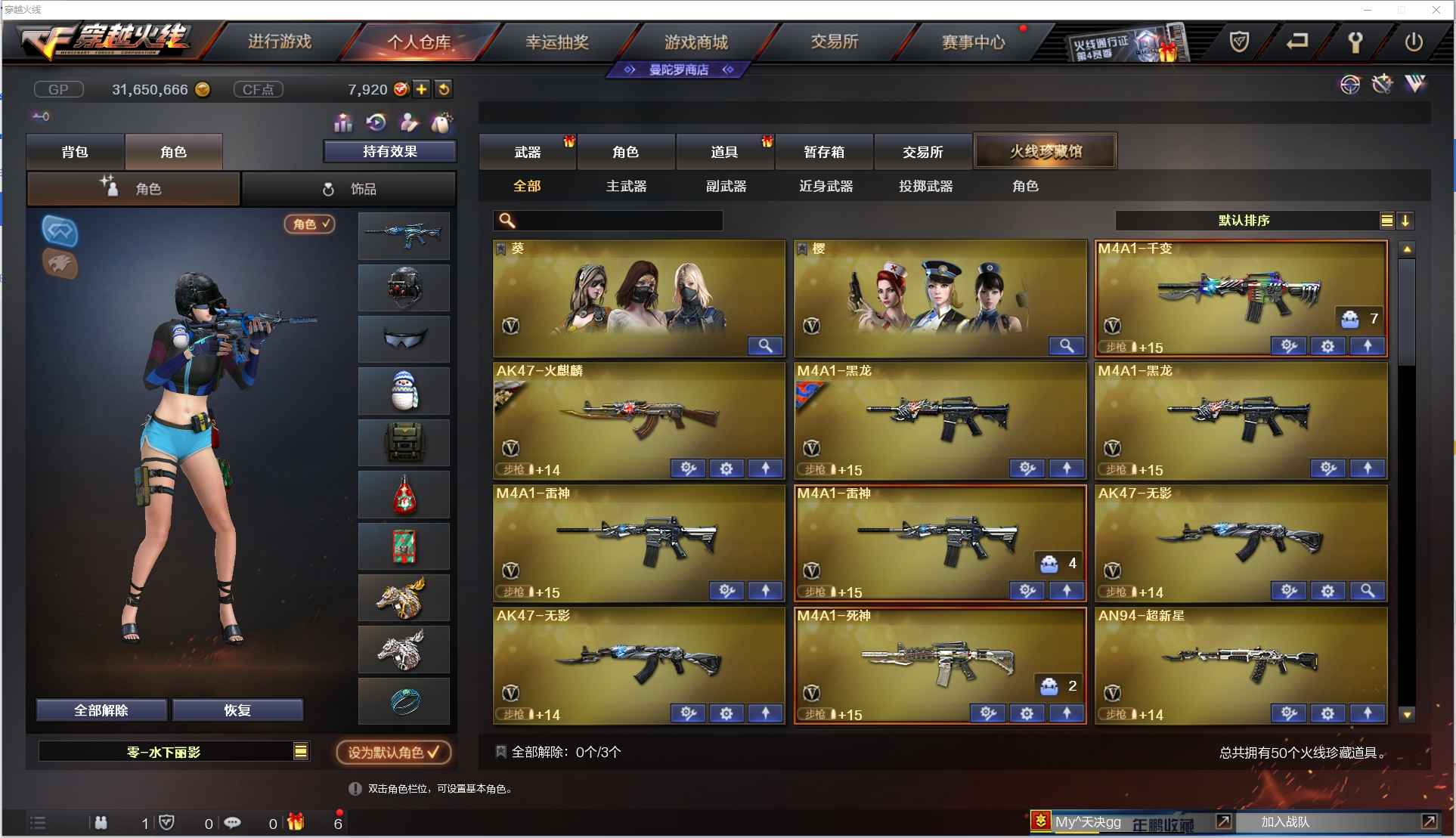Click the refresh icon beside the CF point balance

pos(445,89)
